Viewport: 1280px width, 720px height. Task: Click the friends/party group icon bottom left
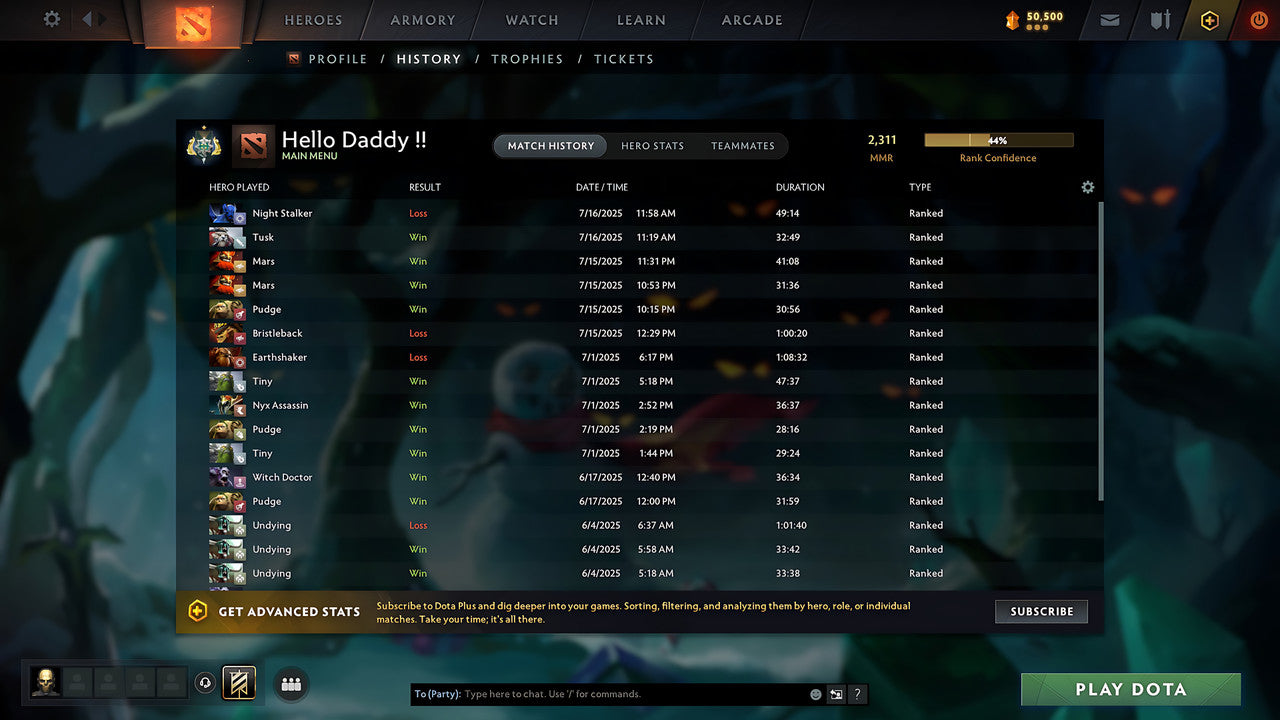[290, 684]
